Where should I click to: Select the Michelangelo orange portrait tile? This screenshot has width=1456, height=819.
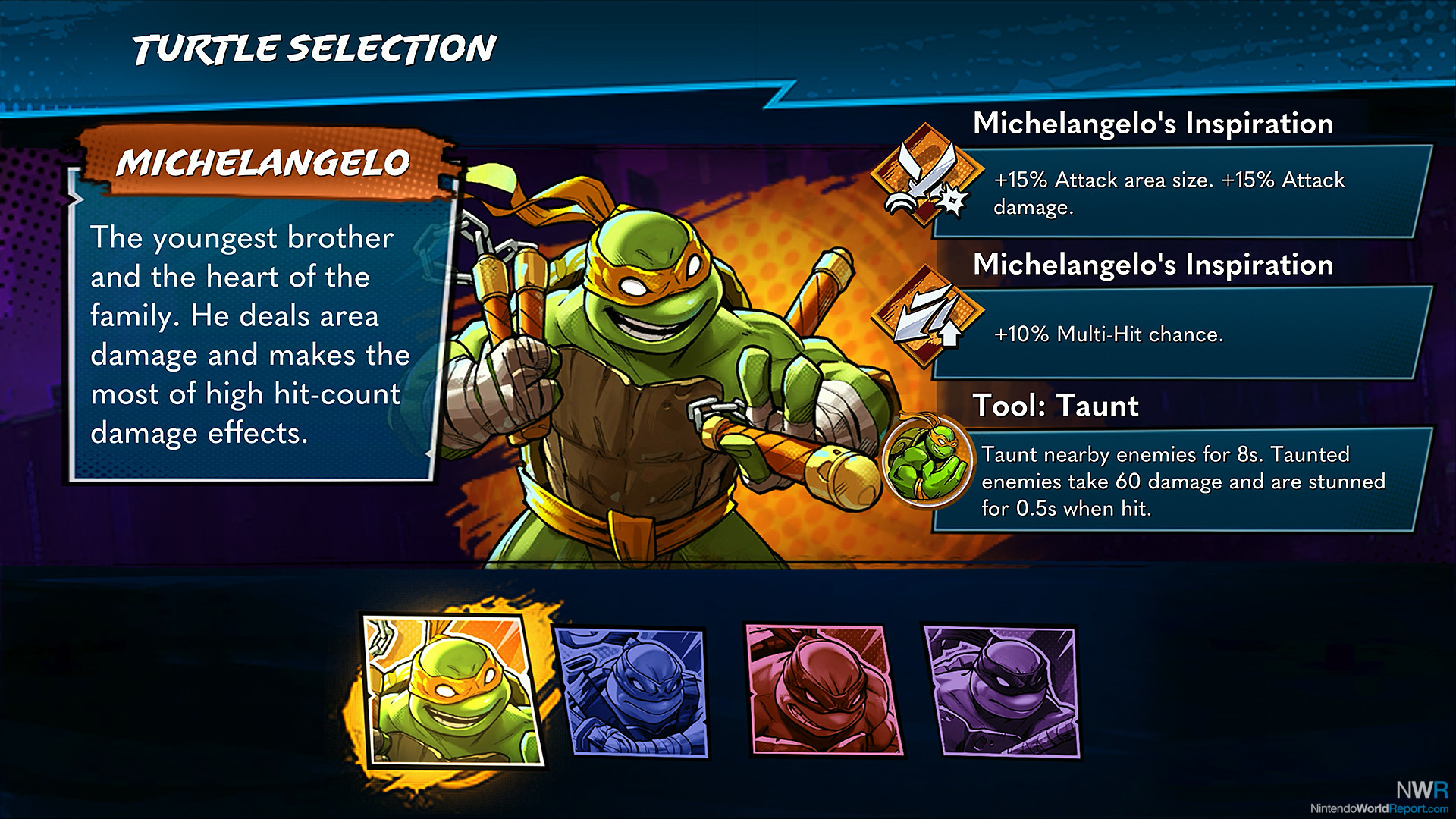coord(453,691)
